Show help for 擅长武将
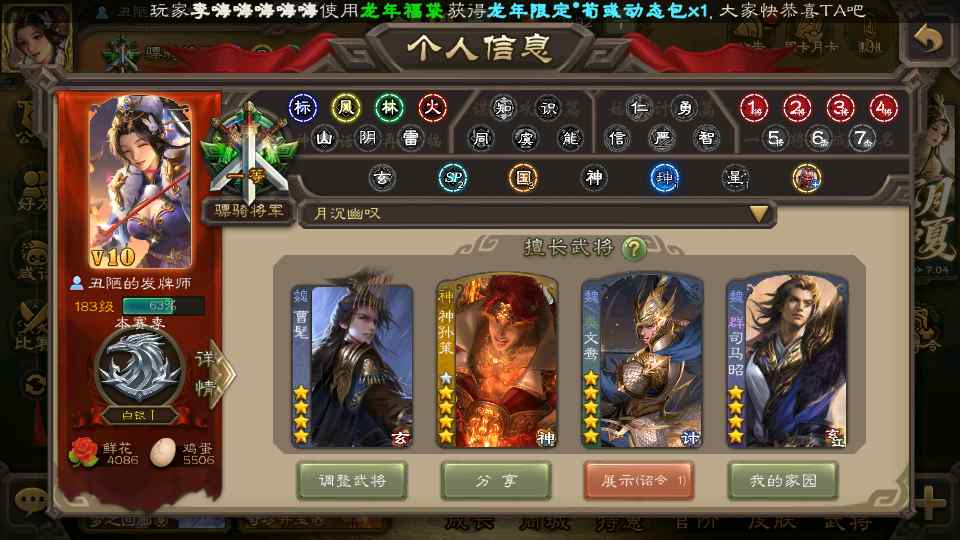The image size is (960, 540). pyautogui.click(x=633, y=247)
